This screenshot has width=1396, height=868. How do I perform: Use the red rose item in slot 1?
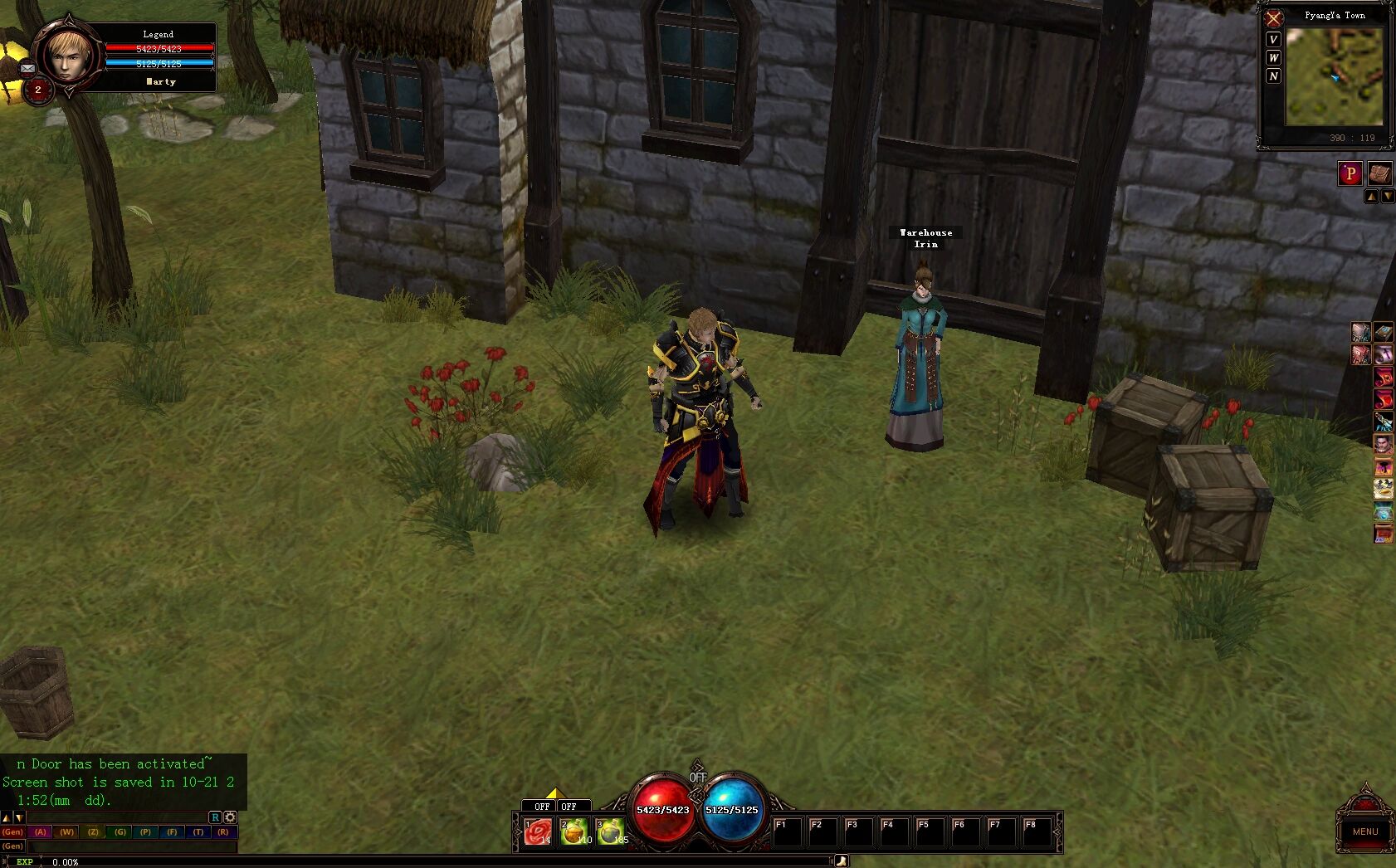coord(538,831)
